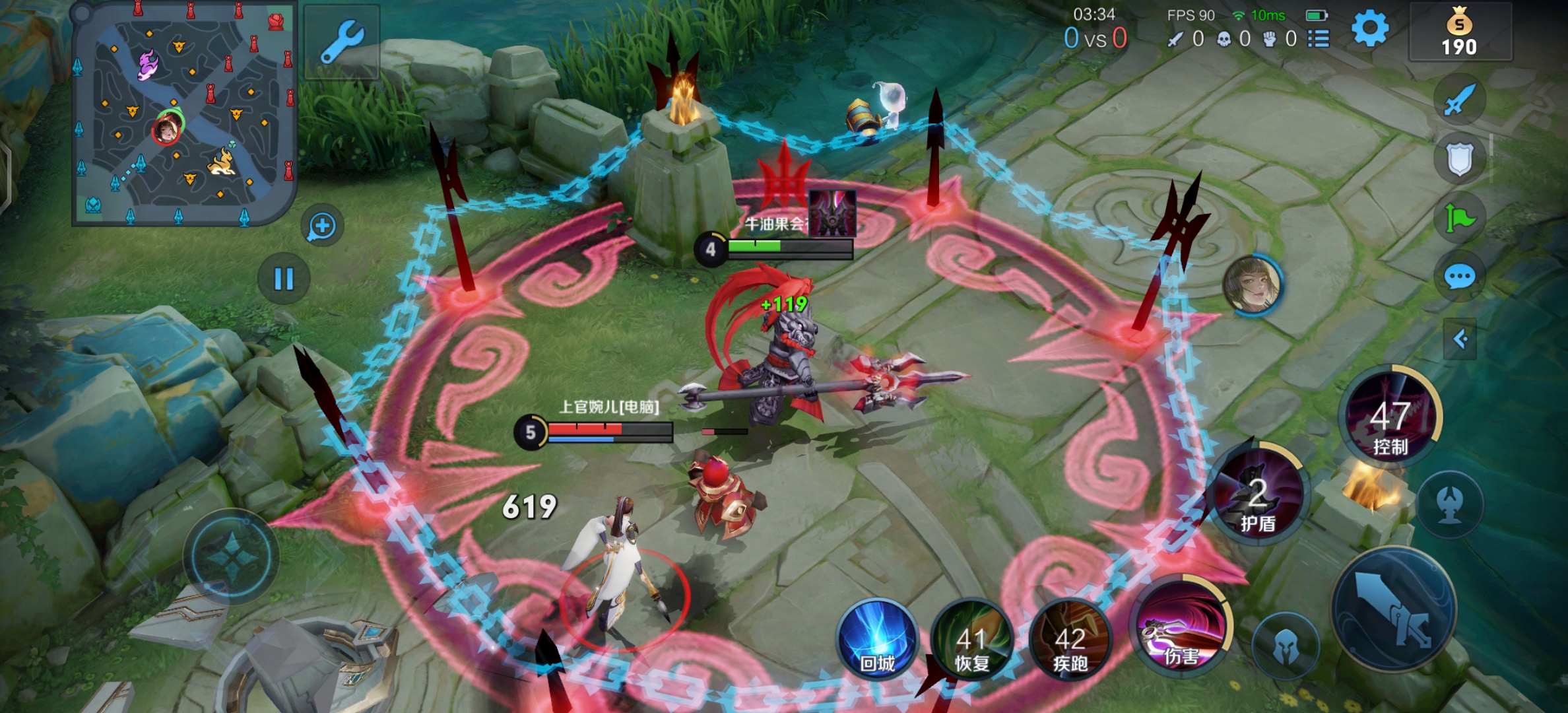Activate the 伤害 damage skill
Image resolution: width=1568 pixels, height=713 pixels.
click(1181, 629)
